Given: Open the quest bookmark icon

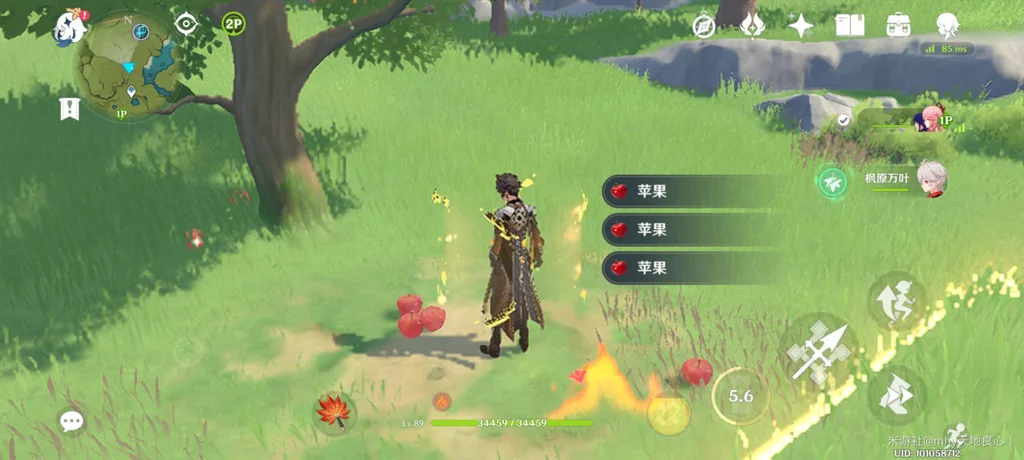Looking at the screenshot, I should pyautogui.click(x=69, y=109).
